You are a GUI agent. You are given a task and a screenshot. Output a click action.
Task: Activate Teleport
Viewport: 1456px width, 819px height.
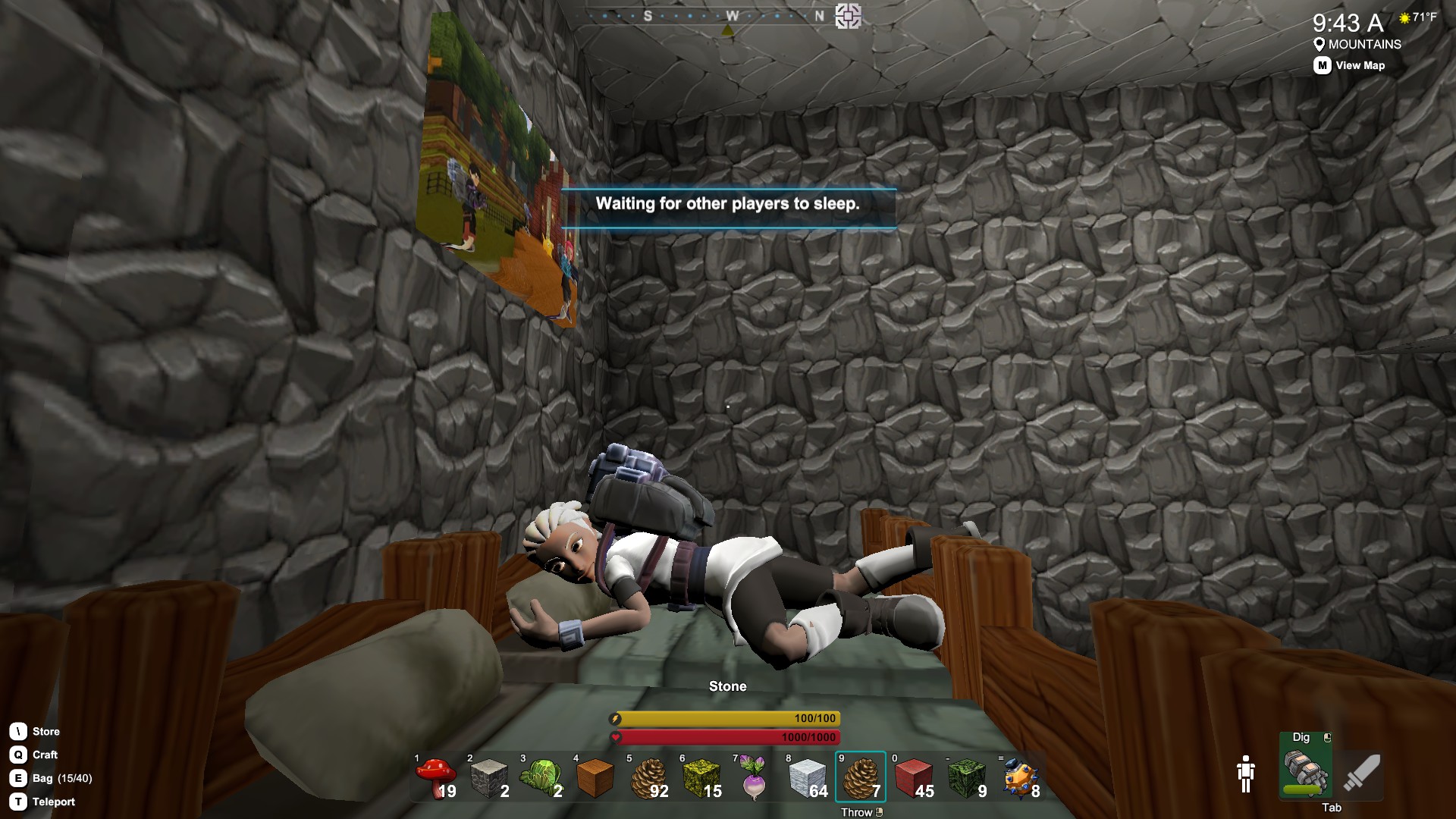click(x=53, y=802)
